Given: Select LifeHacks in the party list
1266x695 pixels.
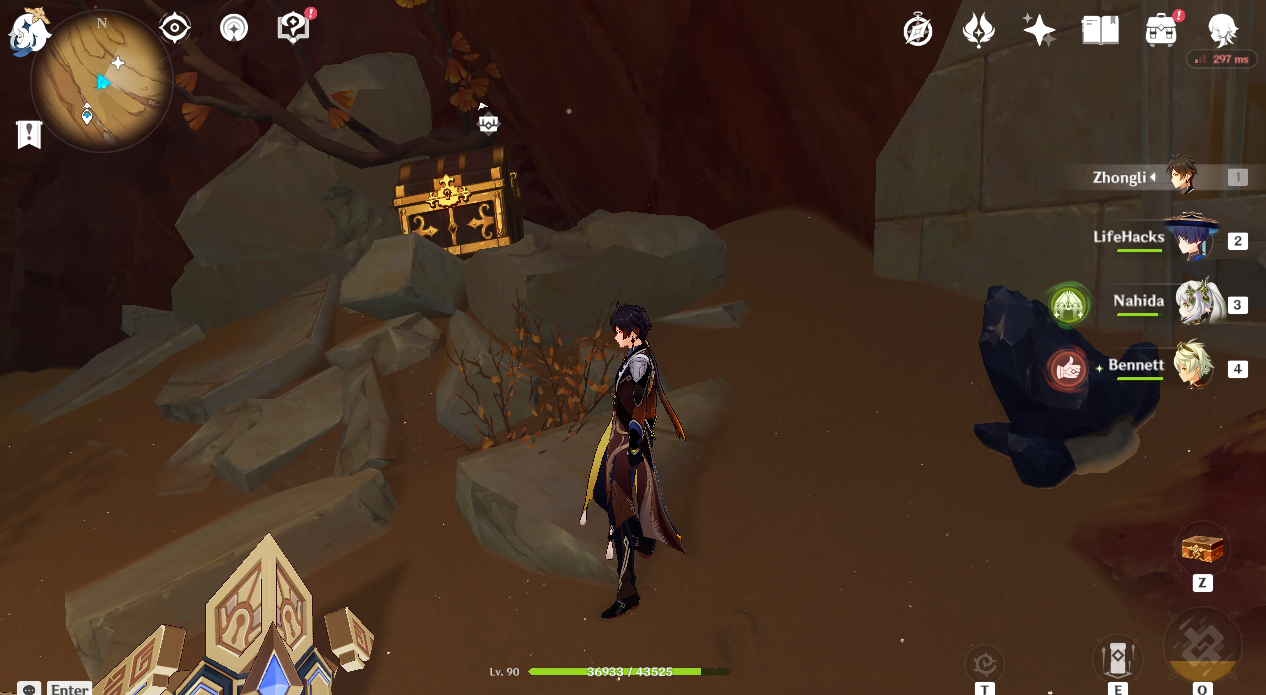Looking at the screenshot, I should tap(1192, 240).
